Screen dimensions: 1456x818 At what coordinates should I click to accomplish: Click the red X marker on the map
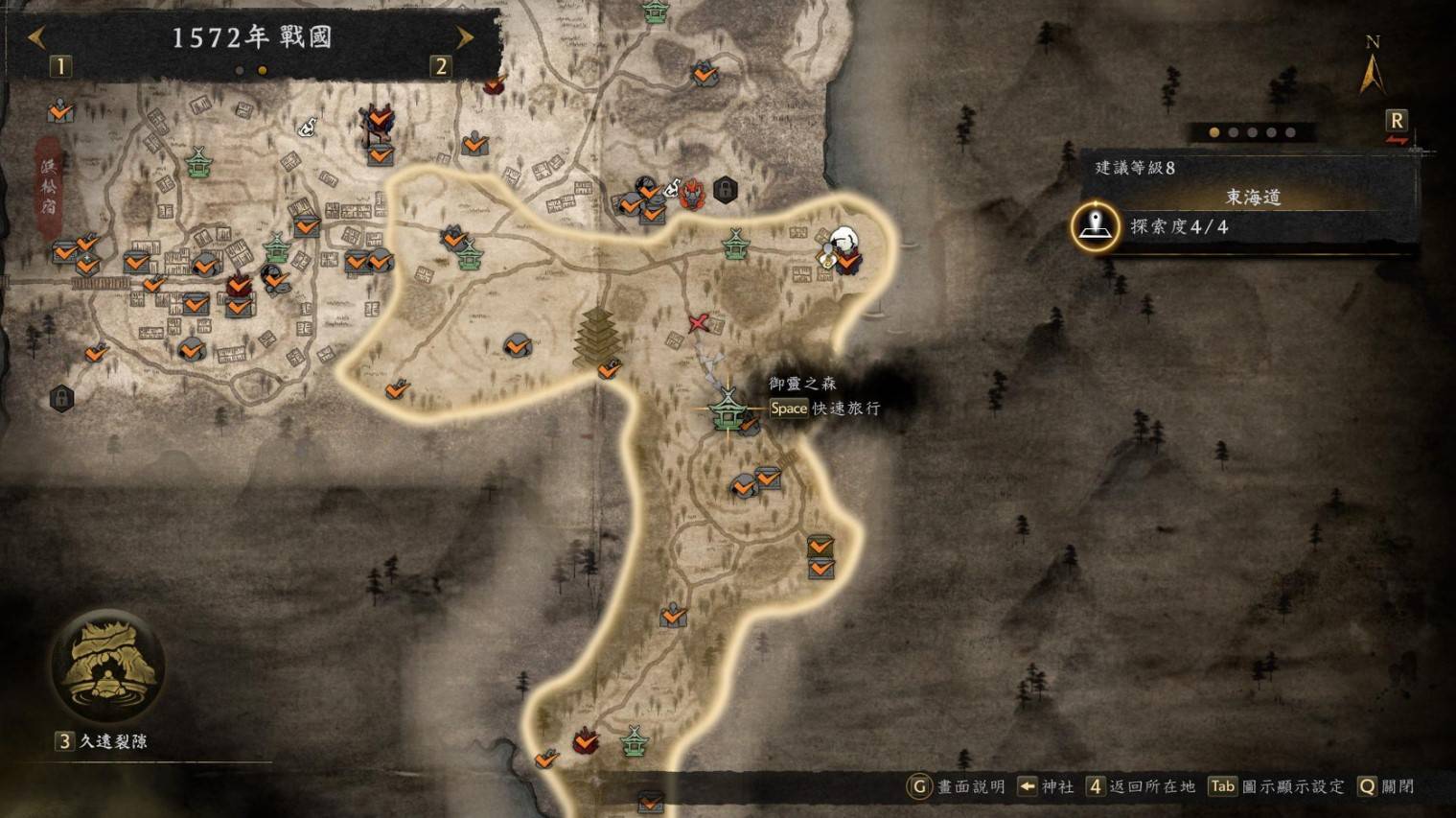pyautogui.click(x=699, y=323)
